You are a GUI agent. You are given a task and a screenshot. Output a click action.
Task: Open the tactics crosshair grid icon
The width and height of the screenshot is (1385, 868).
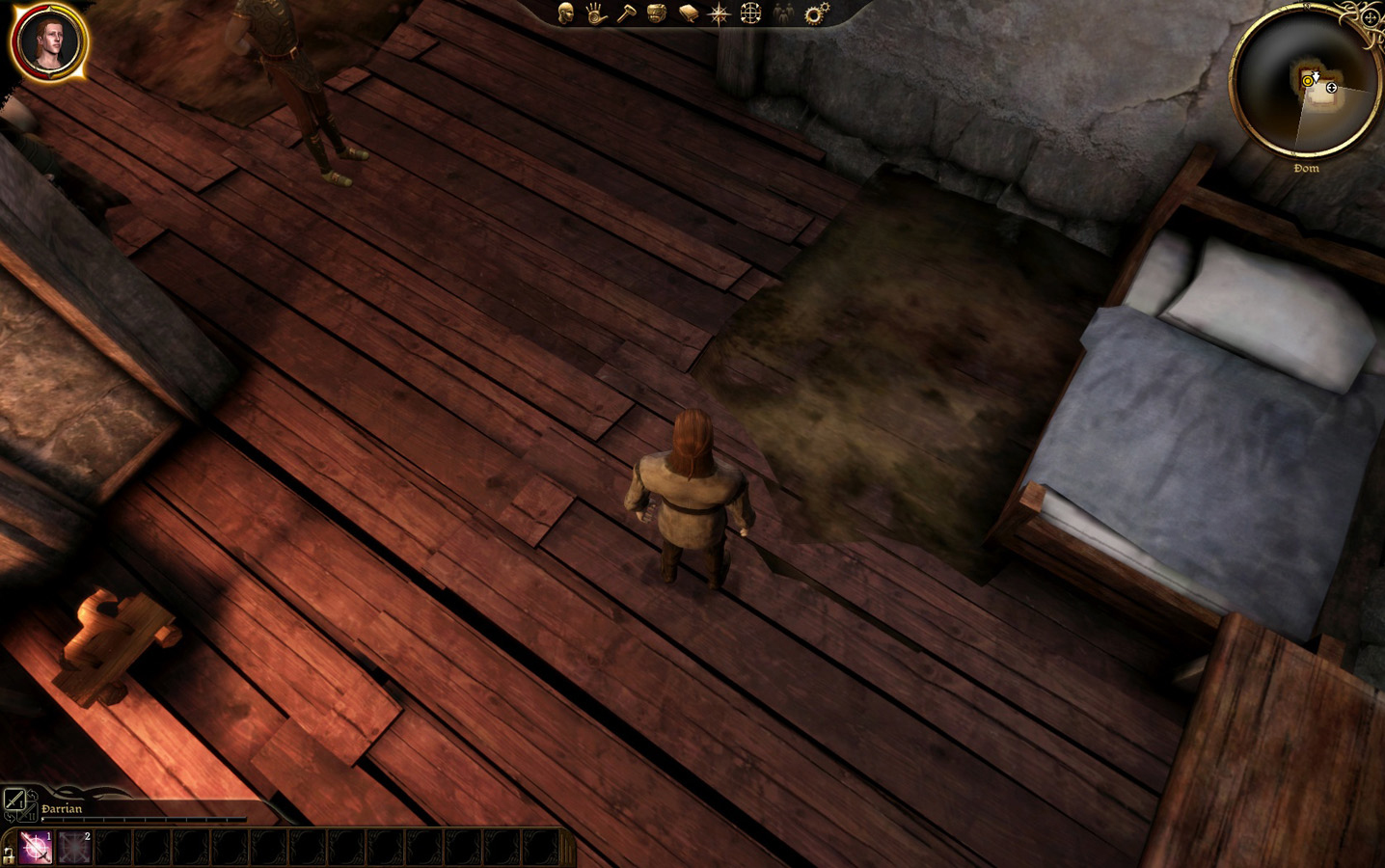point(750,14)
